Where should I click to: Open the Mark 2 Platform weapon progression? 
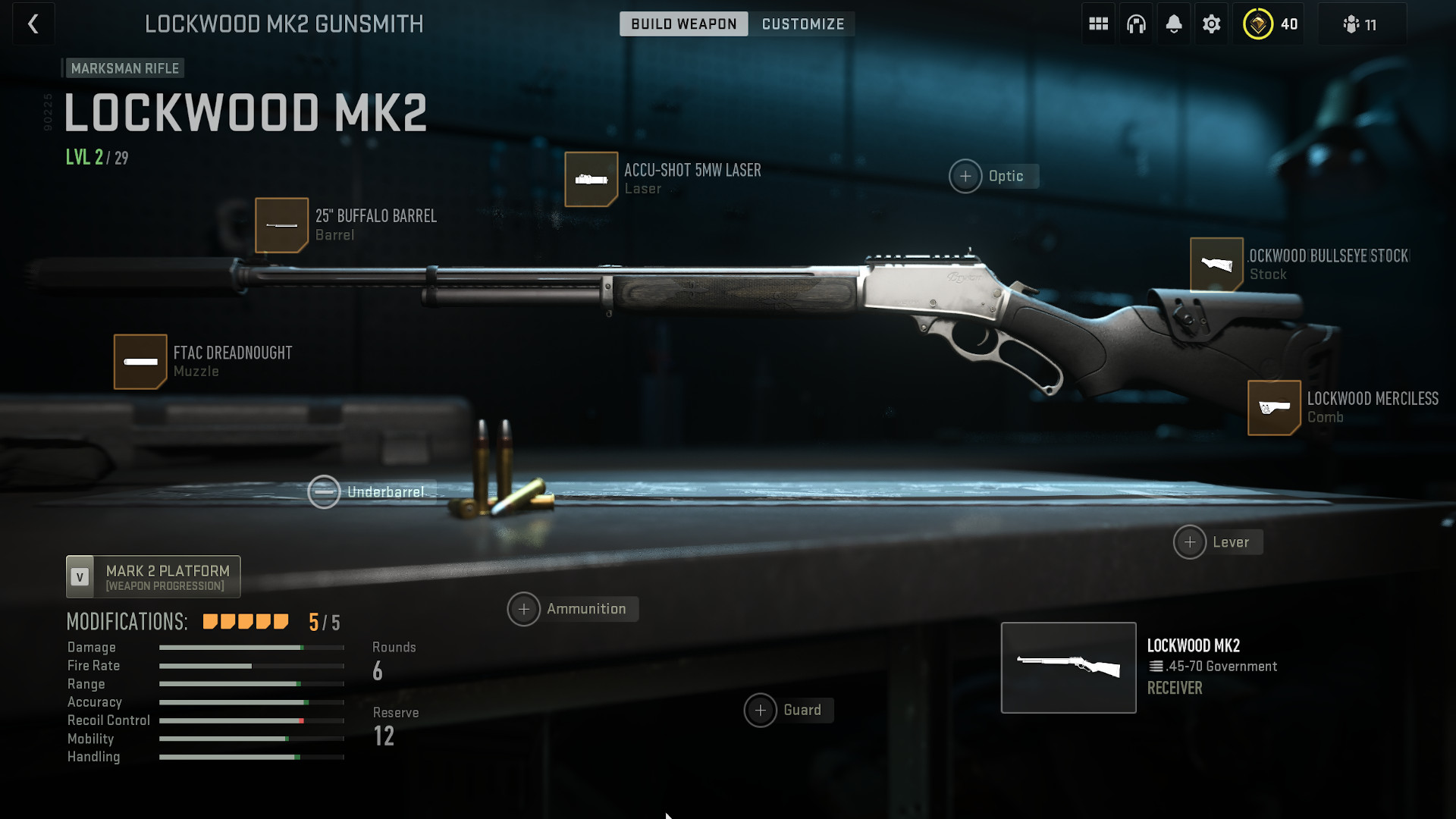[x=152, y=576]
